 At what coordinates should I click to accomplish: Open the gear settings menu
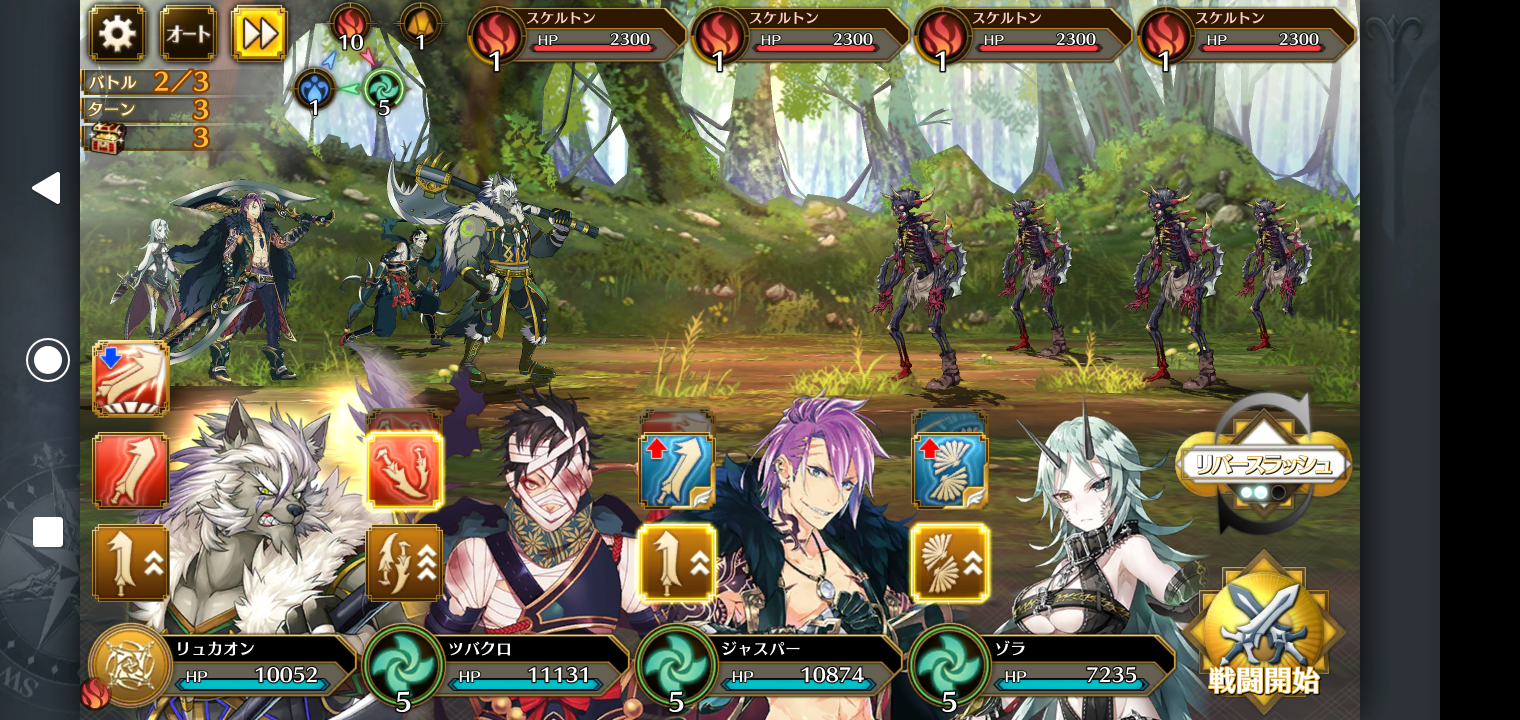tap(117, 34)
